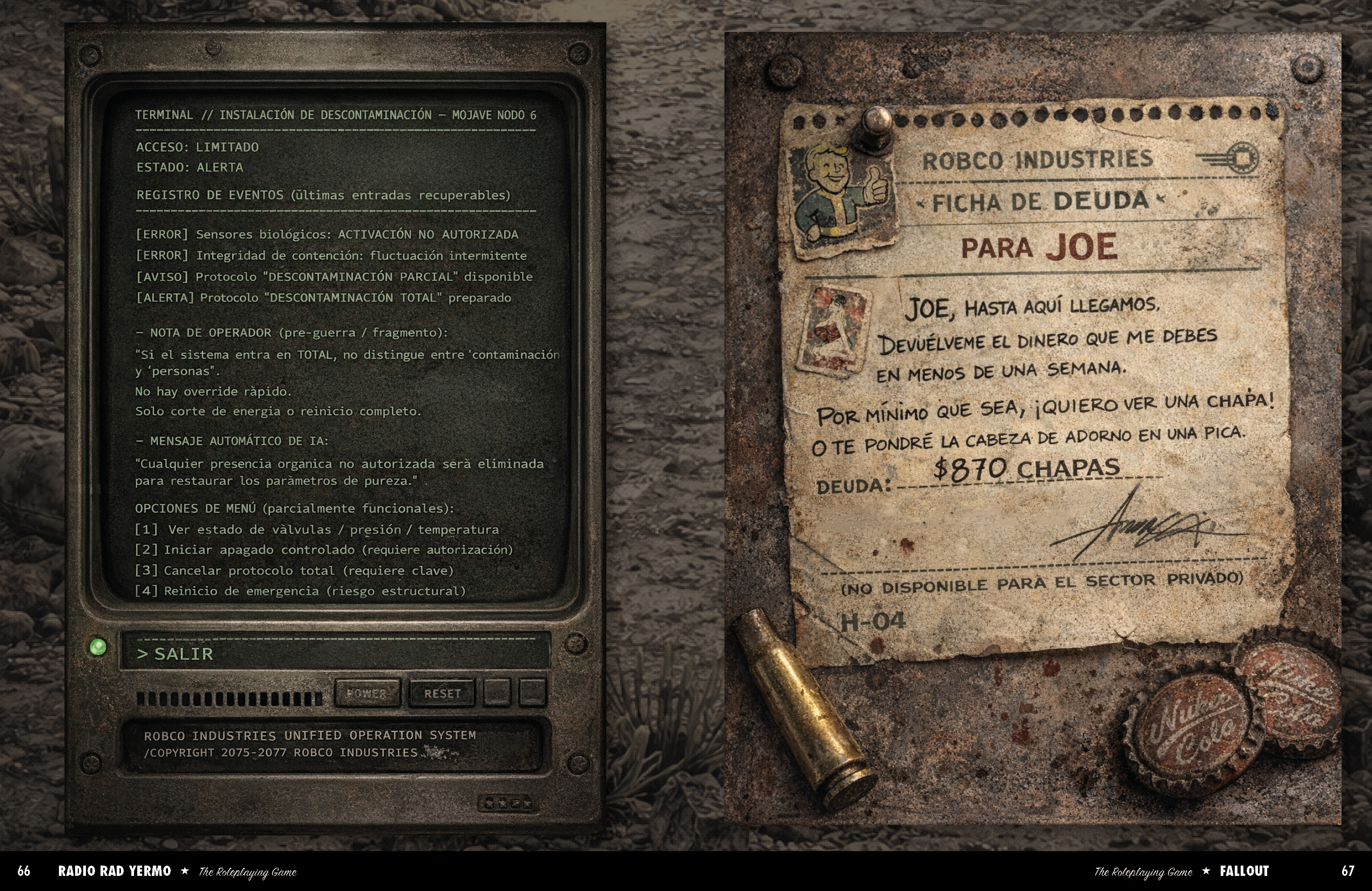Choose "Reinicio de emergencia" option
The image size is (1372, 891).
click(300, 590)
